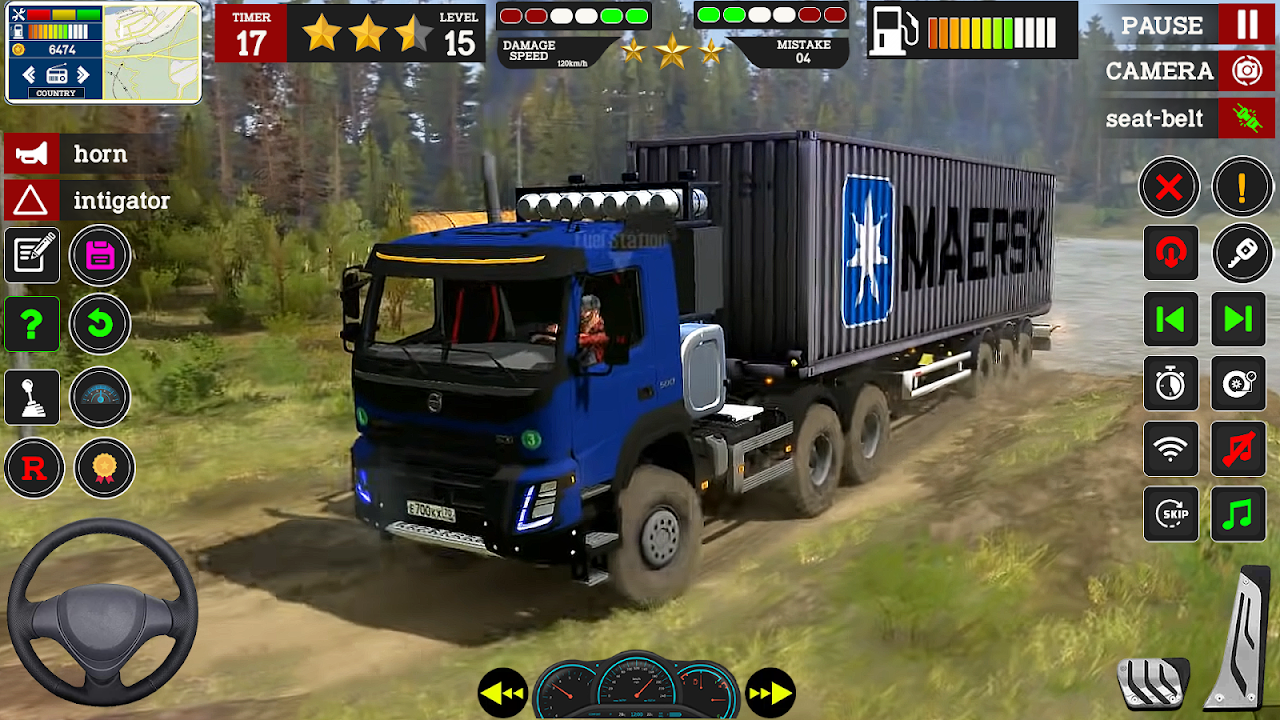Toggle the seat-belt button
Screen dimensions: 1280x720
[x=1246, y=118]
